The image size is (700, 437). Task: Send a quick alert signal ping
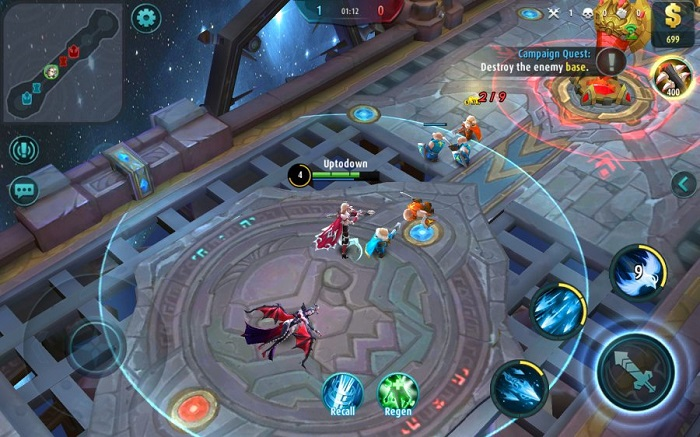(x=23, y=150)
